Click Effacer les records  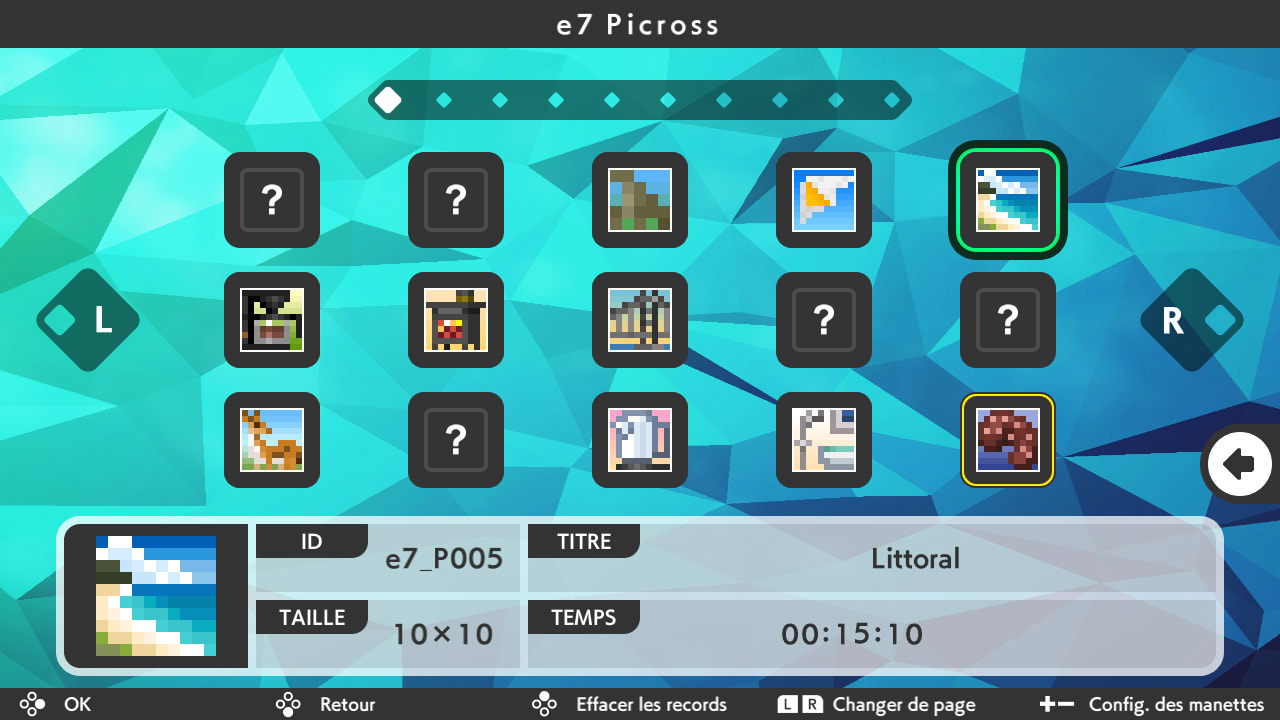[x=650, y=704]
